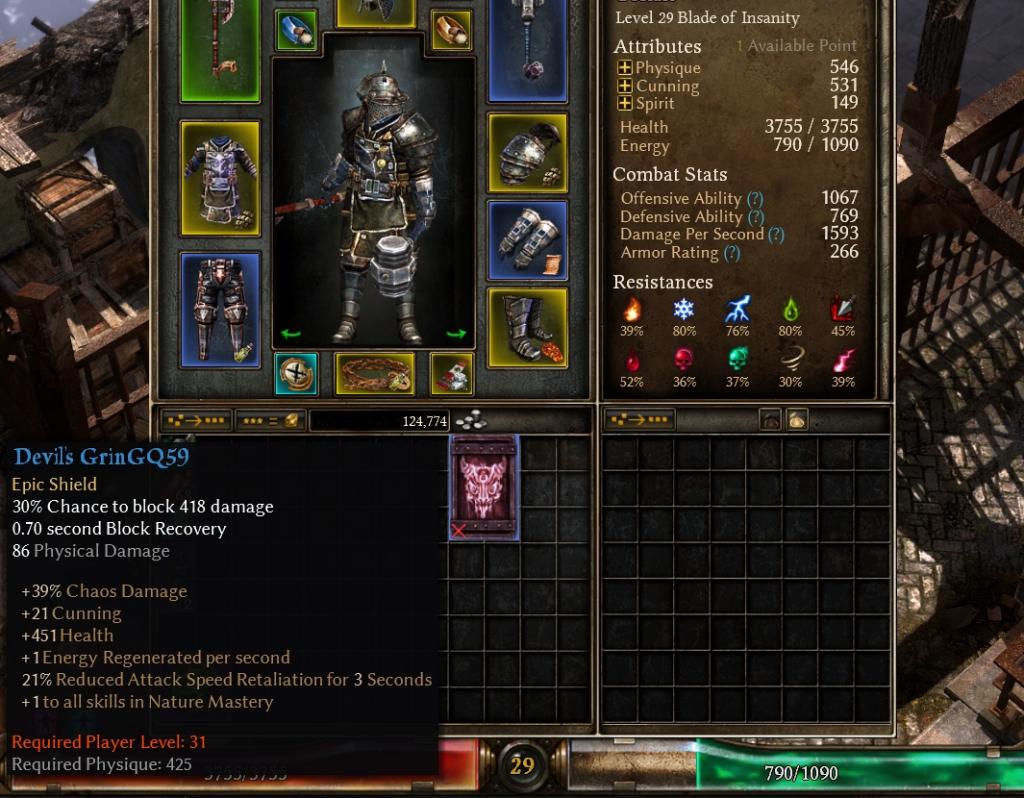Expand the Physique attribute

(x=625, y=68)
